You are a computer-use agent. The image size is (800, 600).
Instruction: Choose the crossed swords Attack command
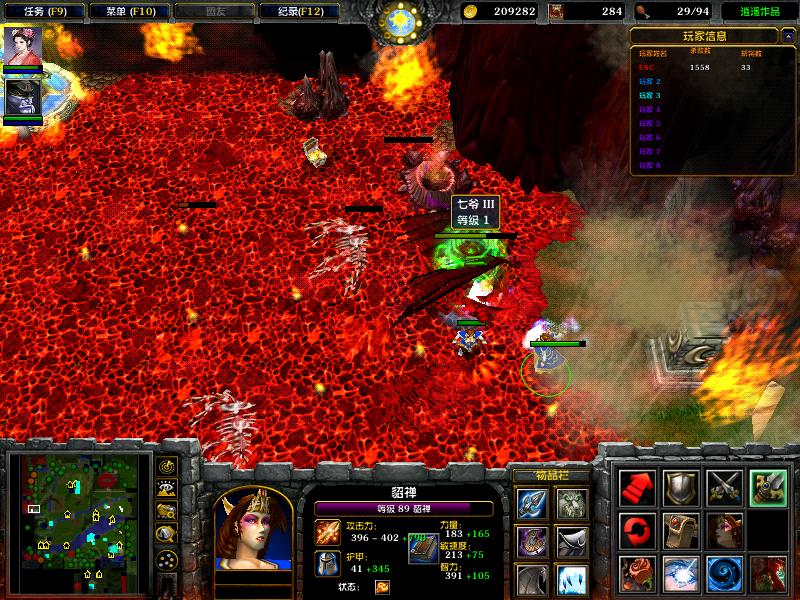click(x=724, y=487)
